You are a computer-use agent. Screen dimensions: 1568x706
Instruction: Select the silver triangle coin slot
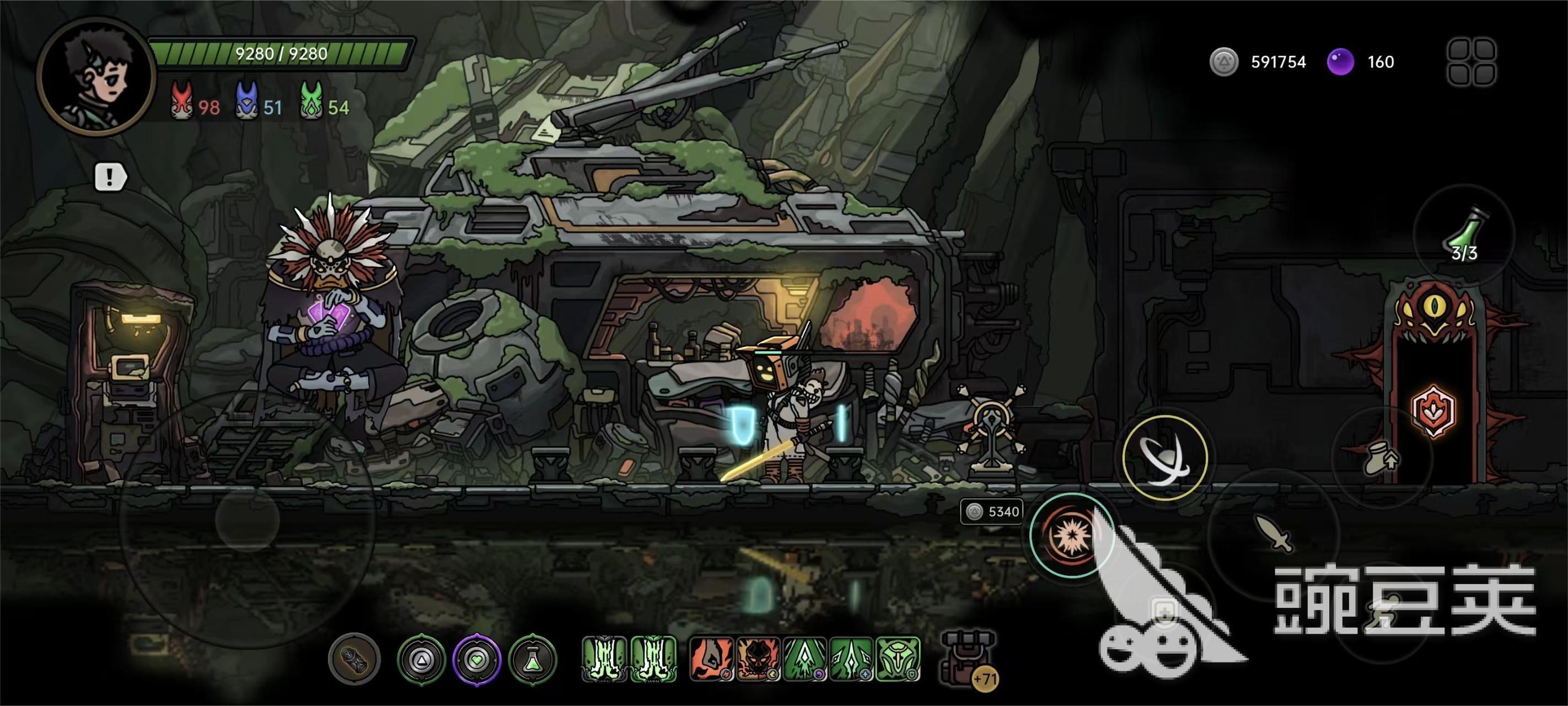point(421,659)
